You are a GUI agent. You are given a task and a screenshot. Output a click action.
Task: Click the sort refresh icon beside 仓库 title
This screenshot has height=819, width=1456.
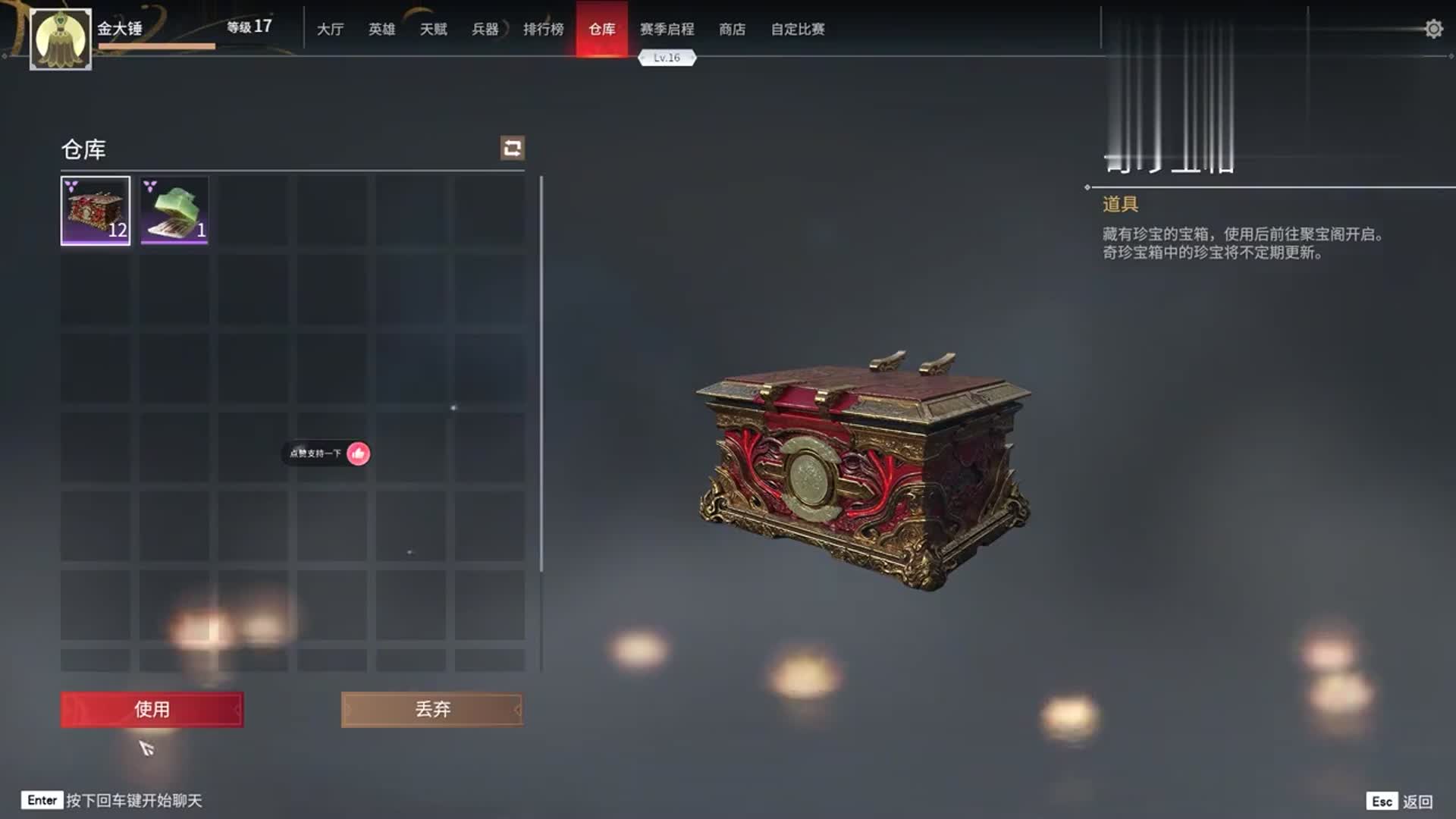point(513,149)
